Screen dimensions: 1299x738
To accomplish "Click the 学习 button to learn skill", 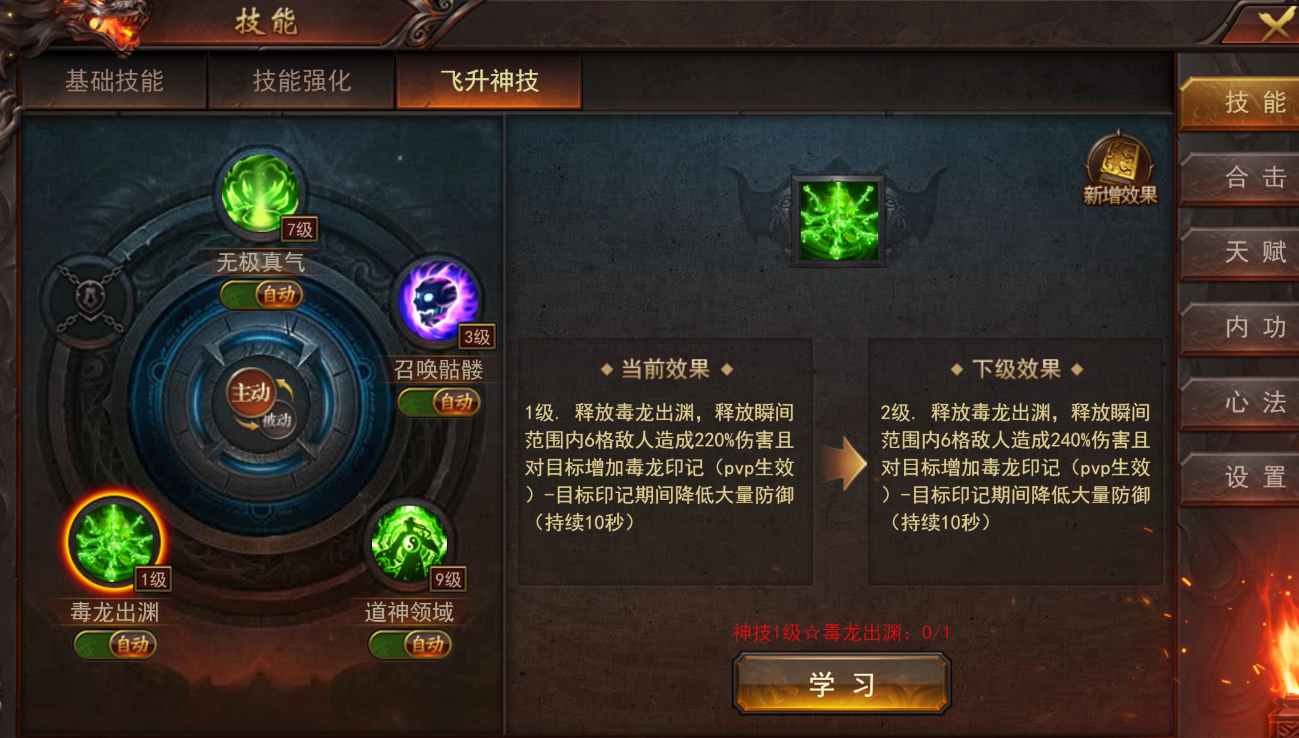I will tap(842, 684).
